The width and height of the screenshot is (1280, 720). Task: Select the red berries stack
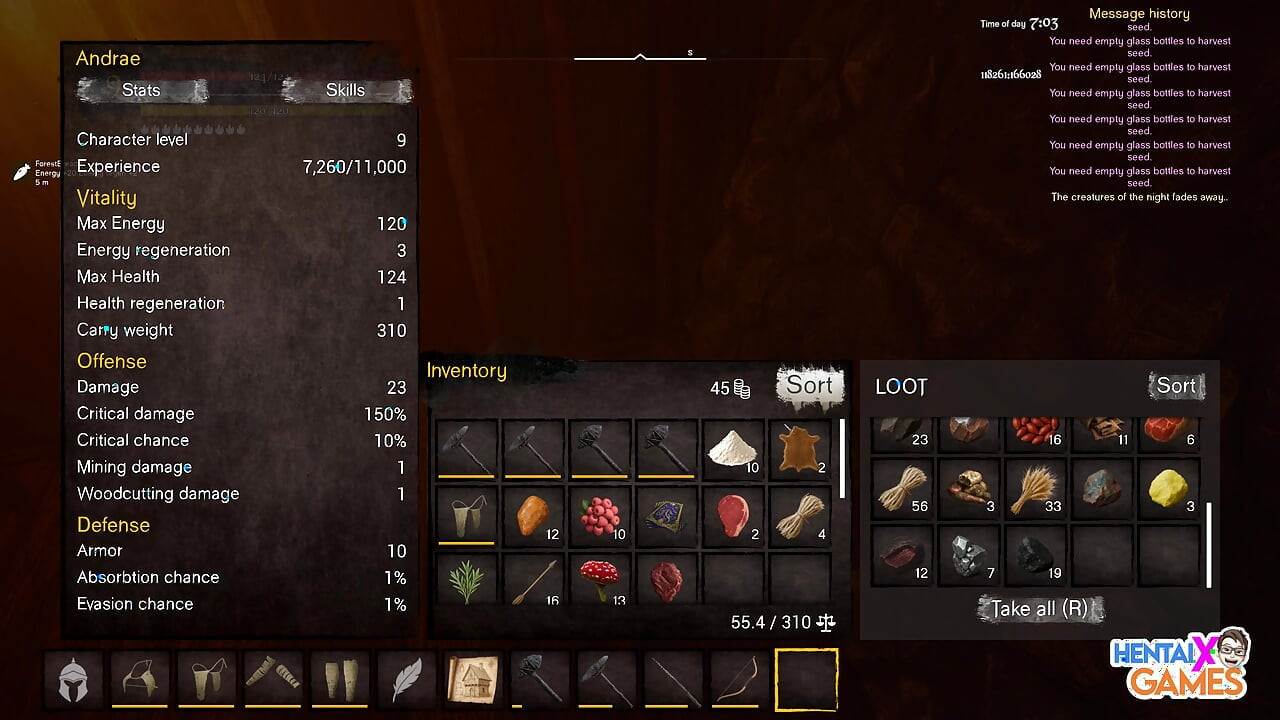tap(600, 516)
